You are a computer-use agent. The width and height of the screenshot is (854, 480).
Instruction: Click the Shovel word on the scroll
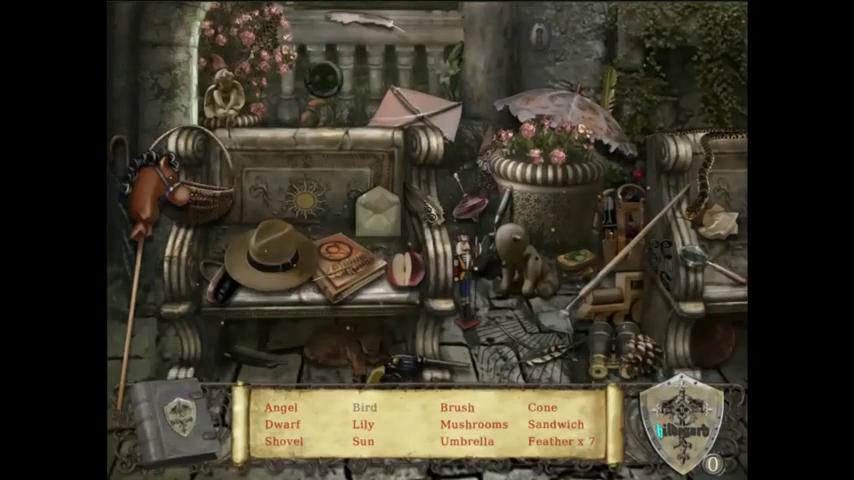[x=284, y=442]
